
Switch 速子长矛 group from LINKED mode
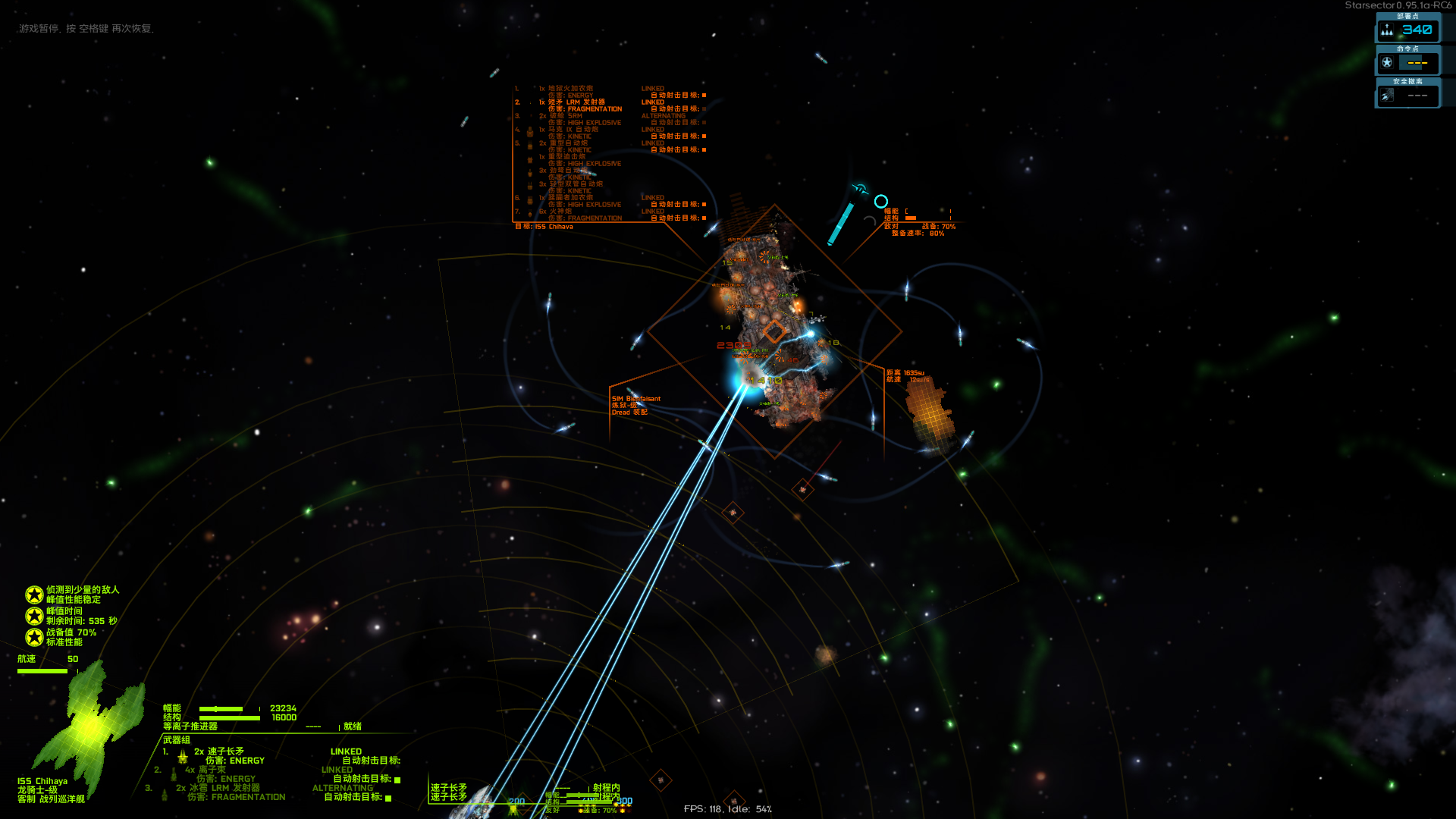346,752
